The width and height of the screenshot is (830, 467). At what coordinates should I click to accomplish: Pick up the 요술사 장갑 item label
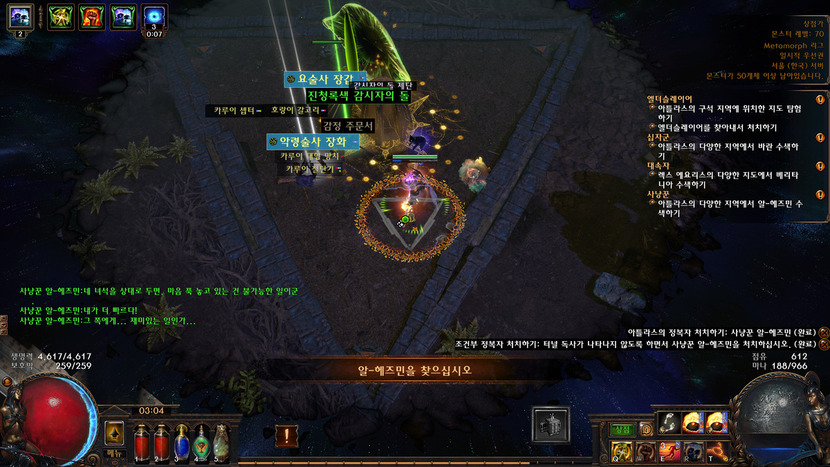click(320, 78)
